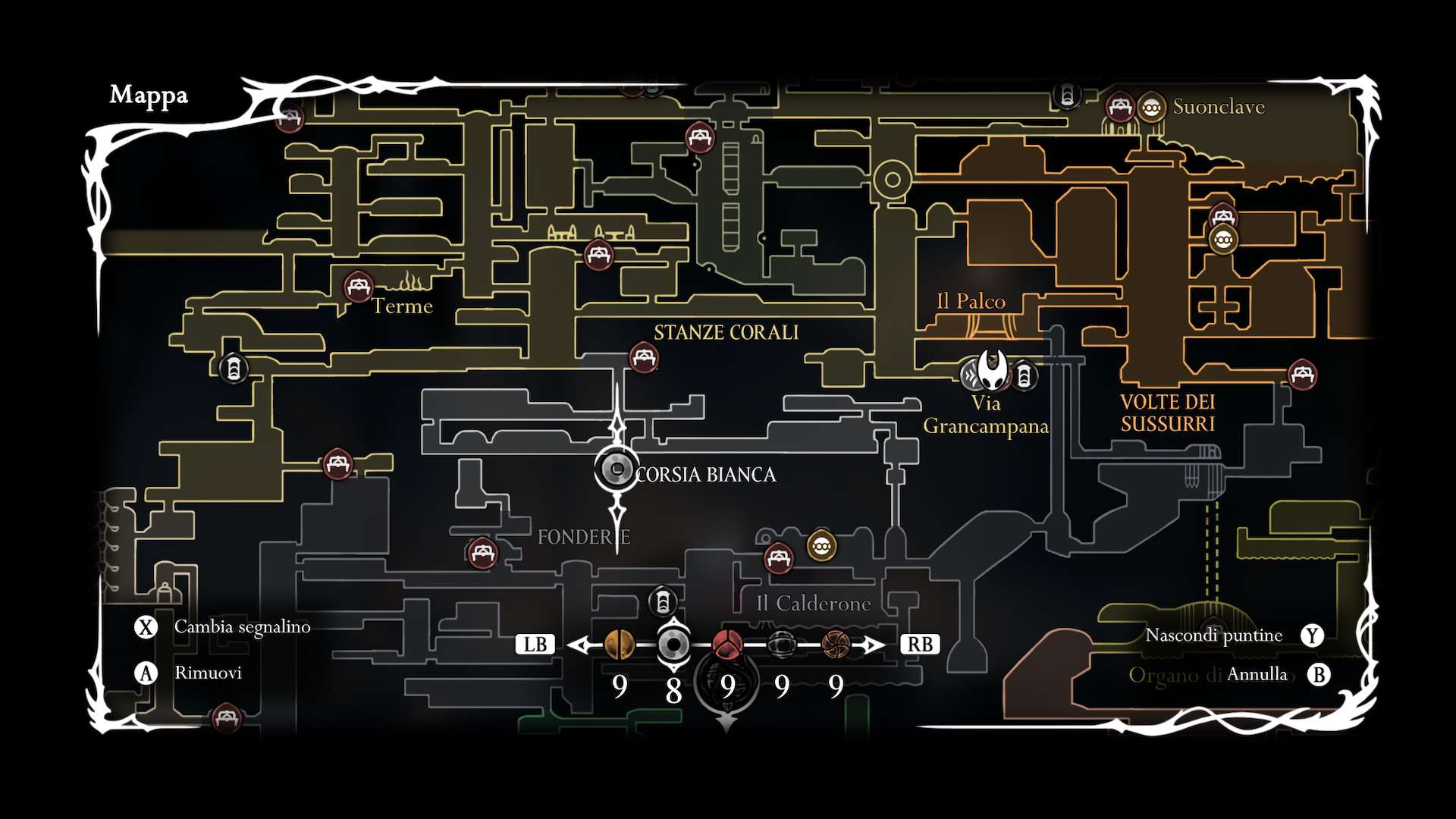The height and width of the screenshot is (819, 1456).
Task: Click the pin selector's right arrow
Action: coord(873,645)
